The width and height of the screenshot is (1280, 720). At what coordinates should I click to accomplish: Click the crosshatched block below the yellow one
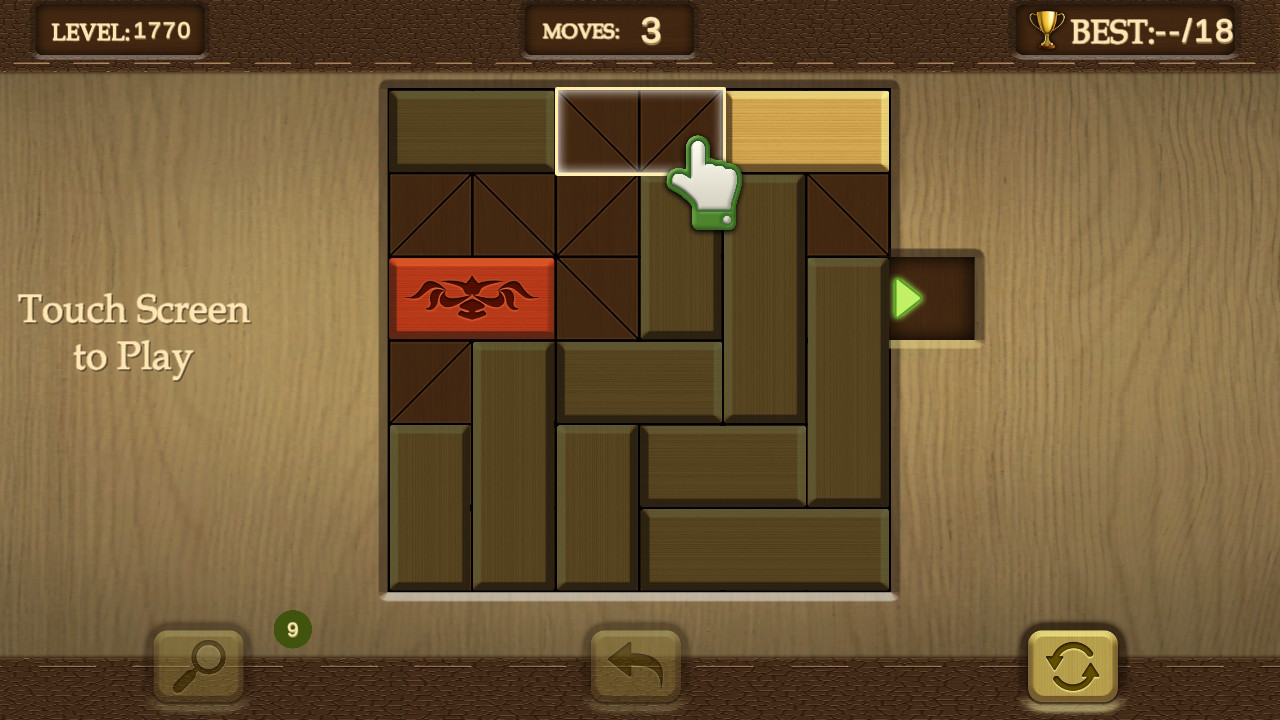[x=848, y=214]
